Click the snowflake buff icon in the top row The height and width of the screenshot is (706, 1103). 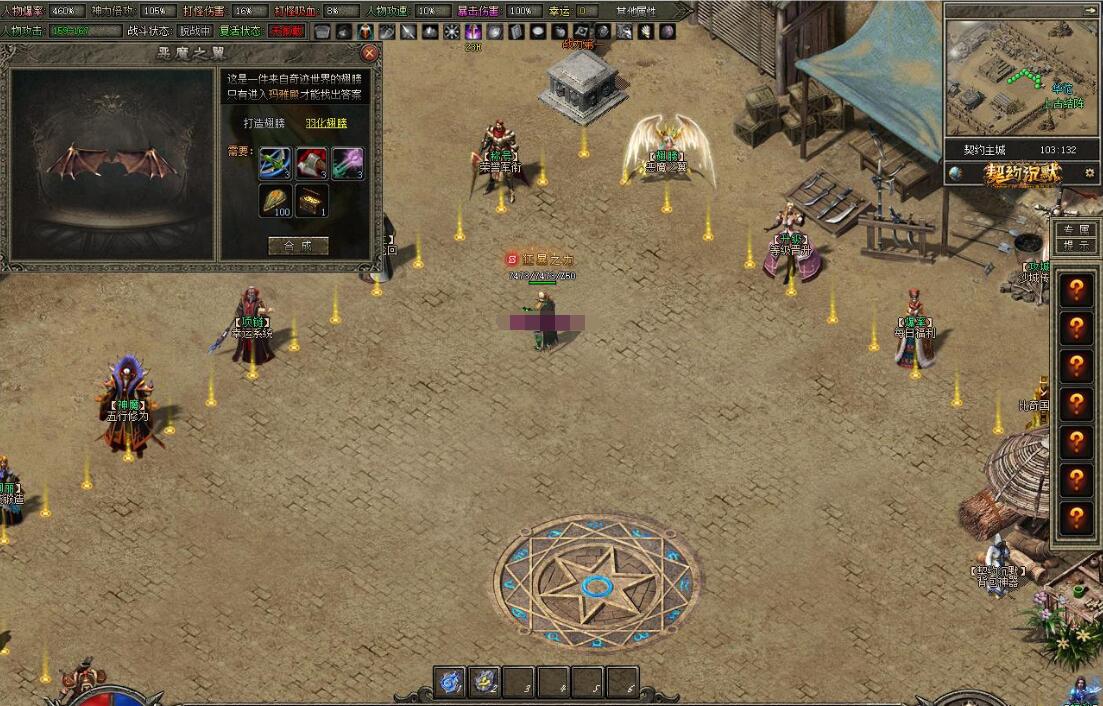pos(451,32)
